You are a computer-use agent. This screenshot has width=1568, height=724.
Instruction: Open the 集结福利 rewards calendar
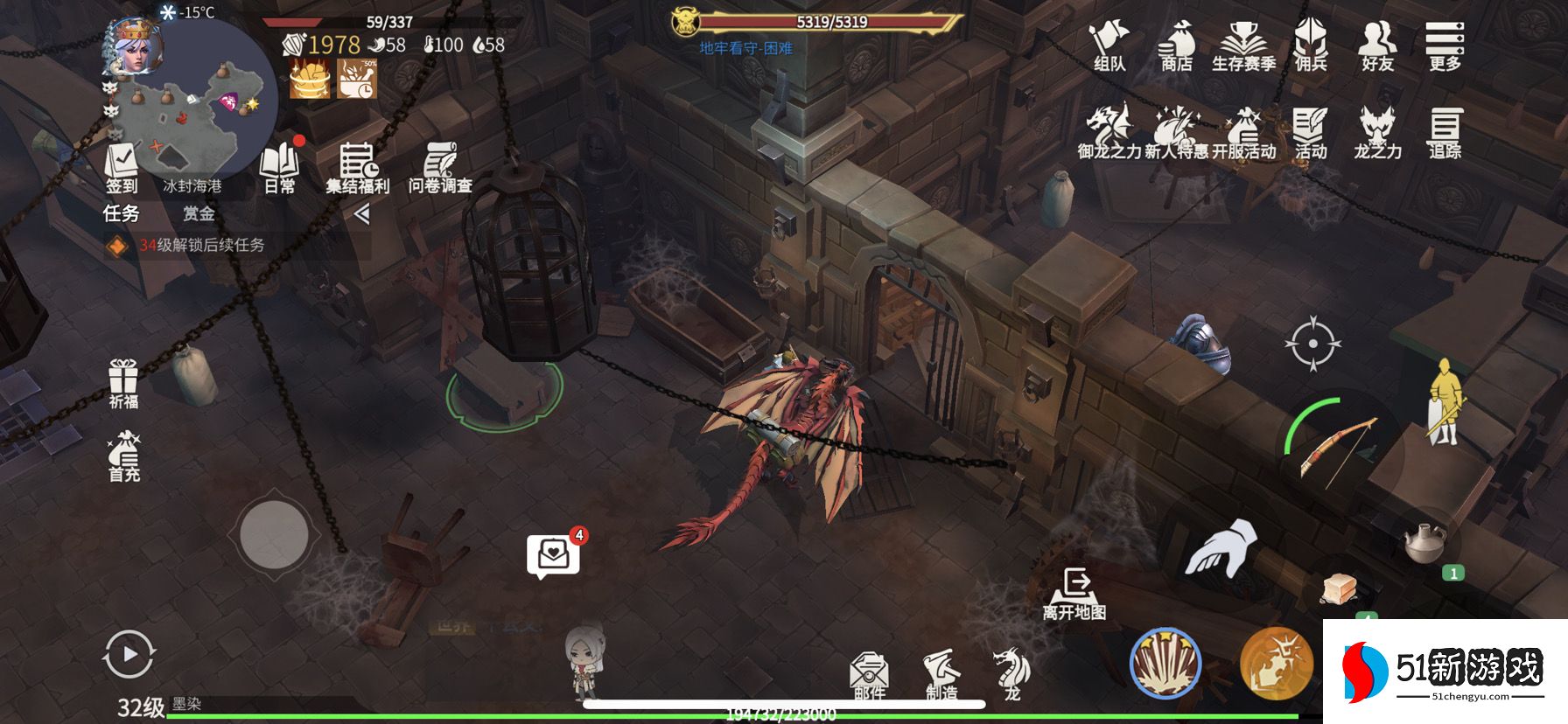click(357, 168)
